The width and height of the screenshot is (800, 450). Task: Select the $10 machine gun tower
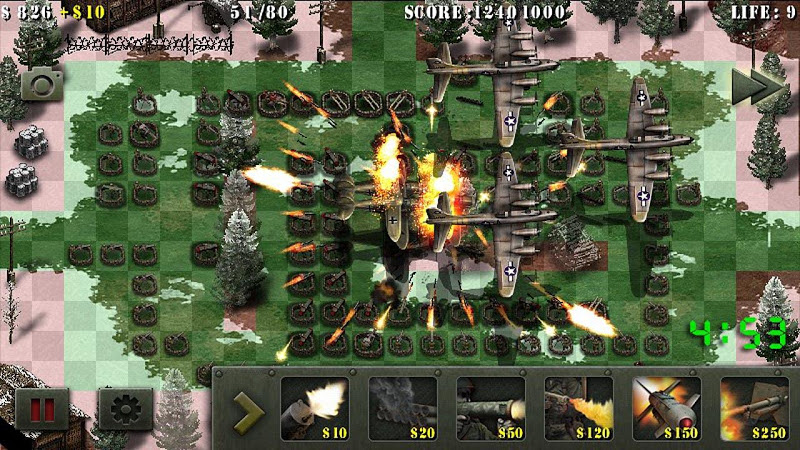tap(314, 407)
